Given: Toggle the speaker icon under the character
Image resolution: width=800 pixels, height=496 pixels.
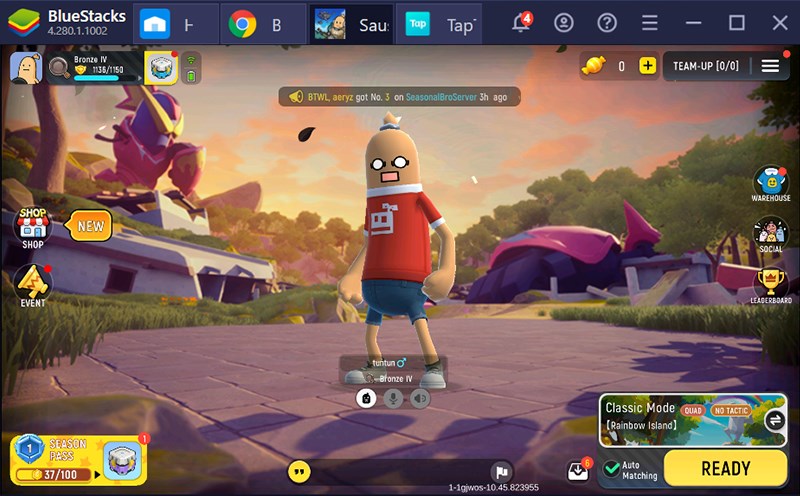Looking at the screenshot, I should 420,398.
